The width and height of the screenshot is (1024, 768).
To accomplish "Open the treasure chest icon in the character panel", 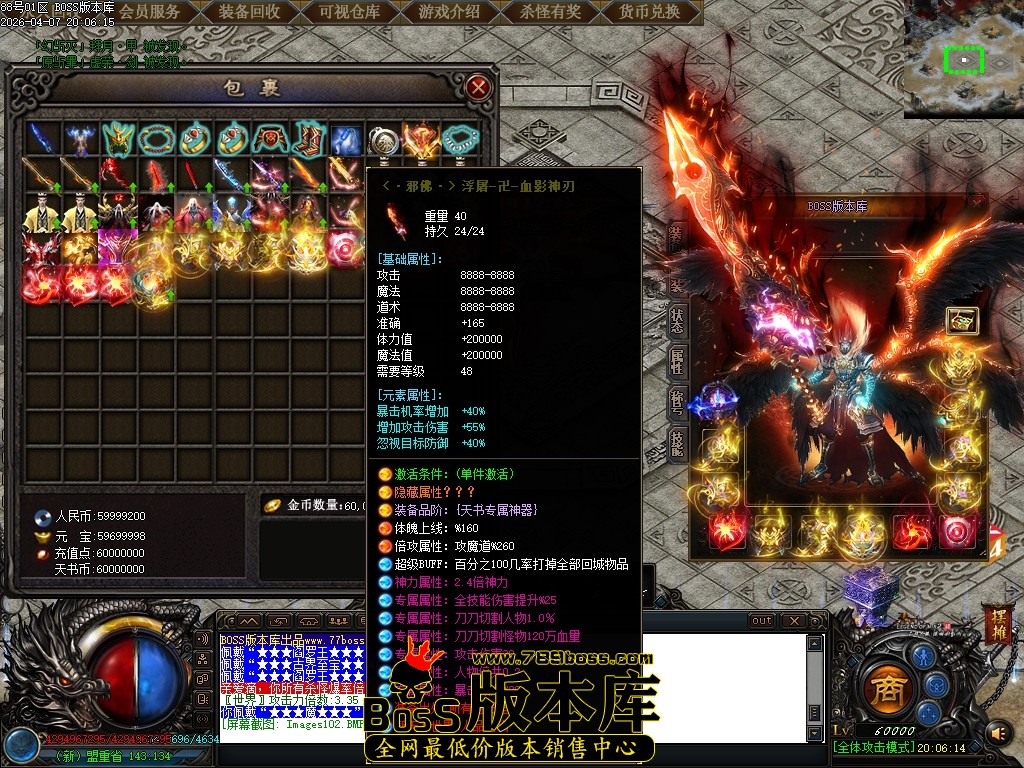I will pos(962,320).
